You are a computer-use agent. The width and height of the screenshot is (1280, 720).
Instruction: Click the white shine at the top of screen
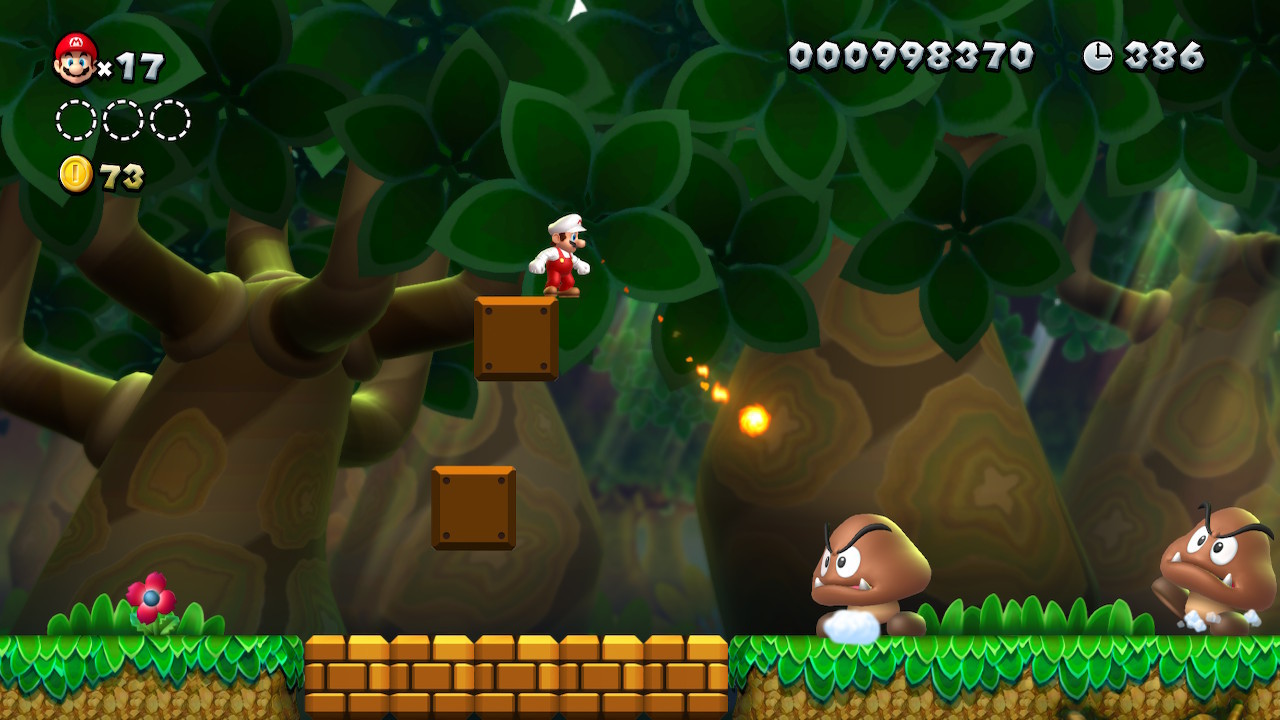point(576,10)
